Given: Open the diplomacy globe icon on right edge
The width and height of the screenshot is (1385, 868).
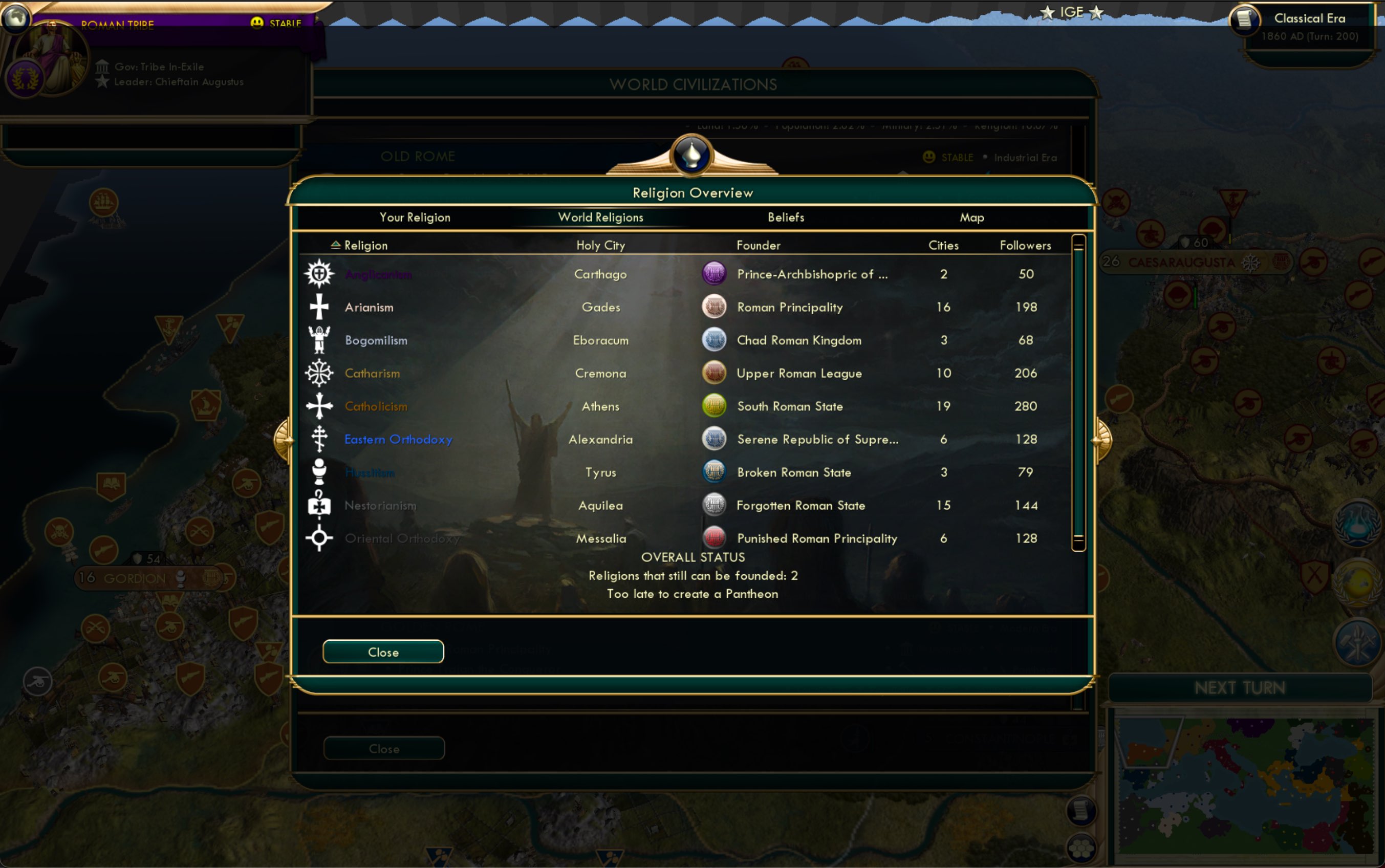Looking at the screenshot, I should pyautogui.click(x=1357, y=581).
